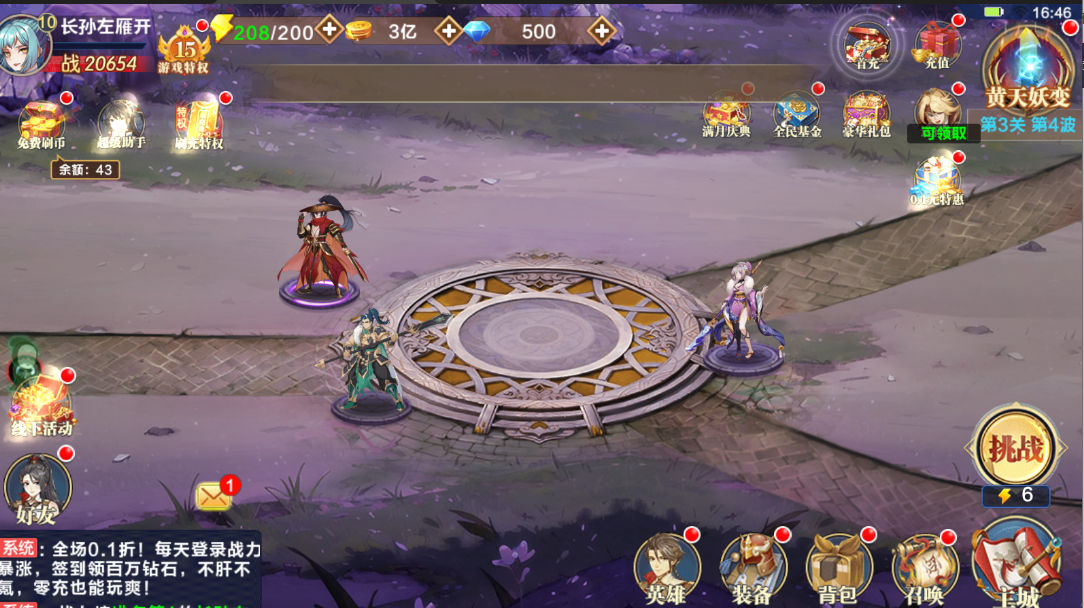The width and height of the screenshot is (1084, 608).
Task: Open the player avatar profile
Action: point(27,44)
